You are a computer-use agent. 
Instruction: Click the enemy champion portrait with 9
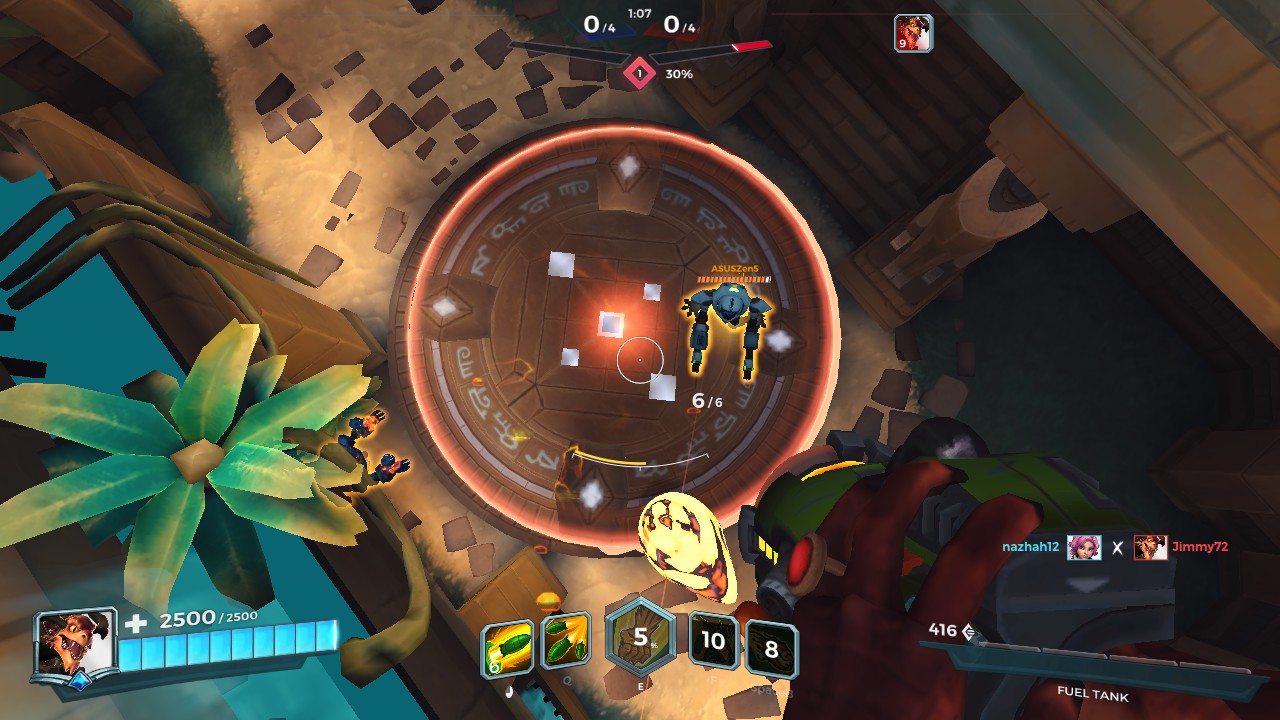click(x=913, y=33)
